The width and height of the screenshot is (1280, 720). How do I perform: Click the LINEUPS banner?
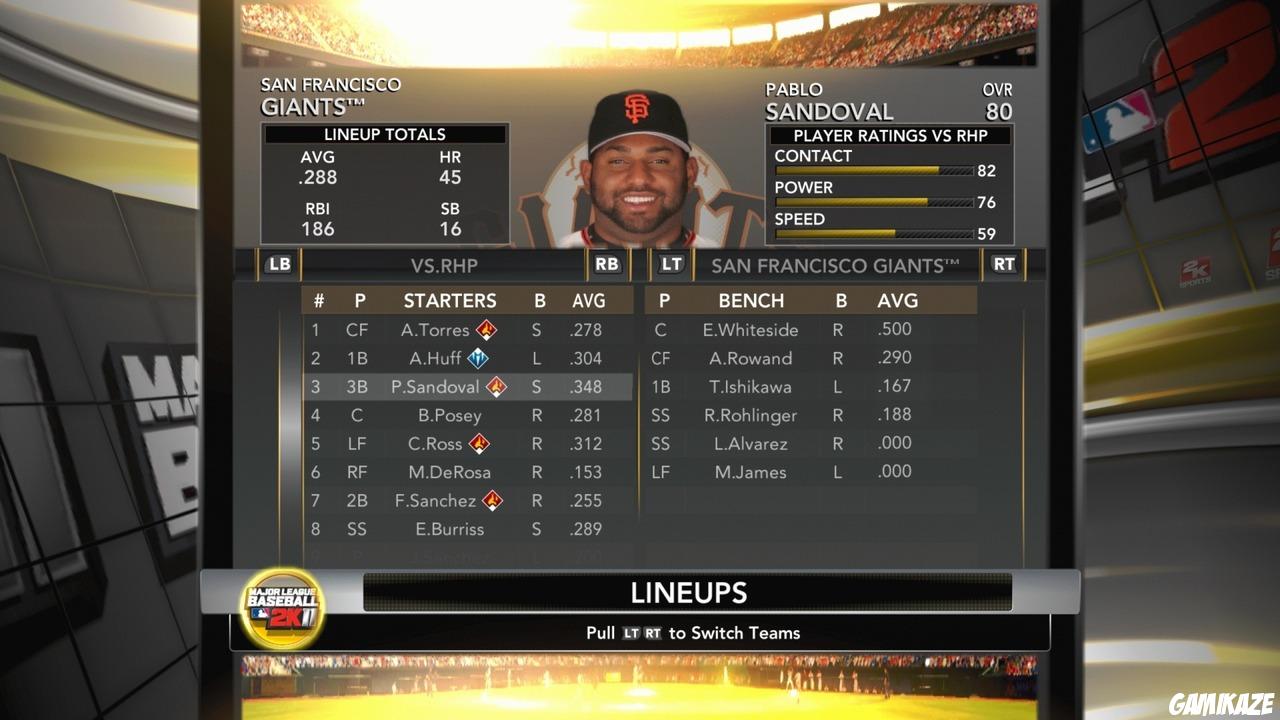[687, 592]
